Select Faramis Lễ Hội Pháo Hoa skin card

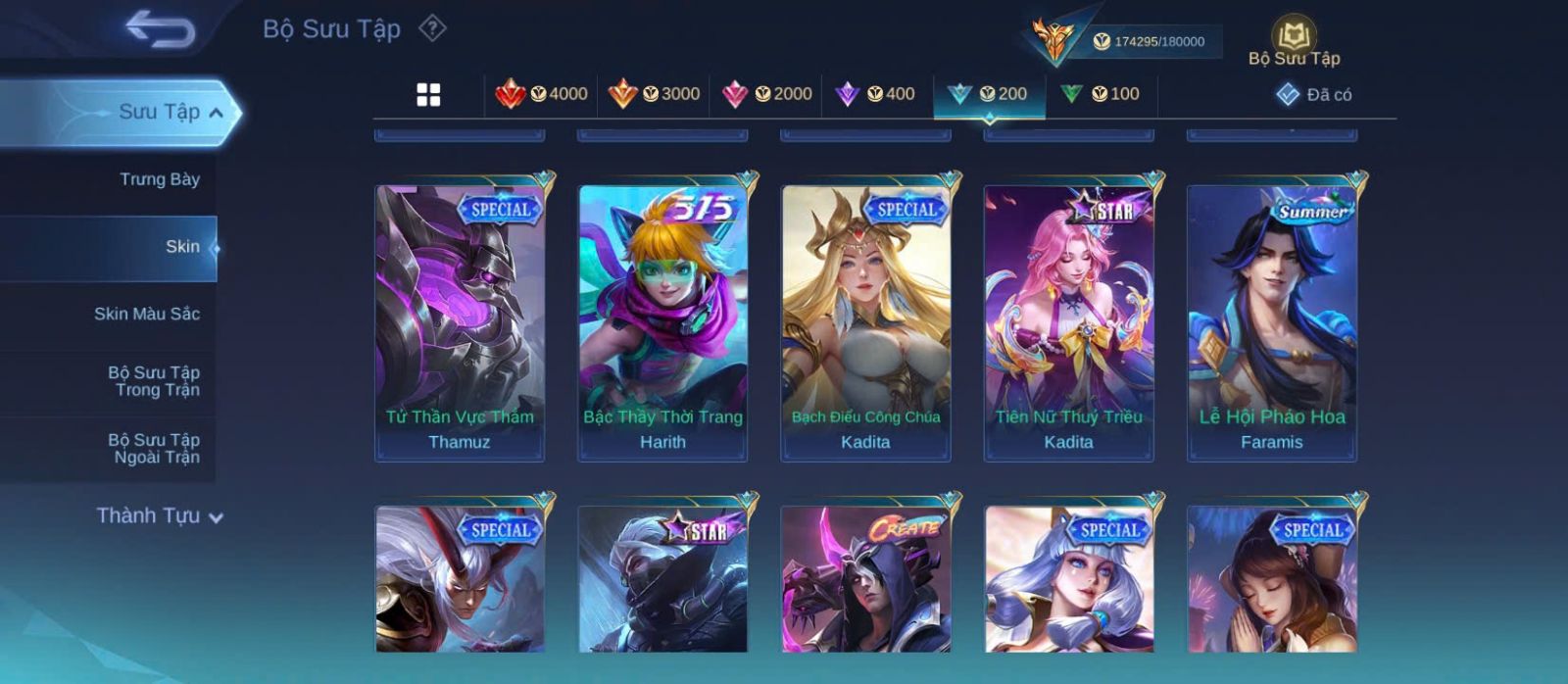(1271, 323)
